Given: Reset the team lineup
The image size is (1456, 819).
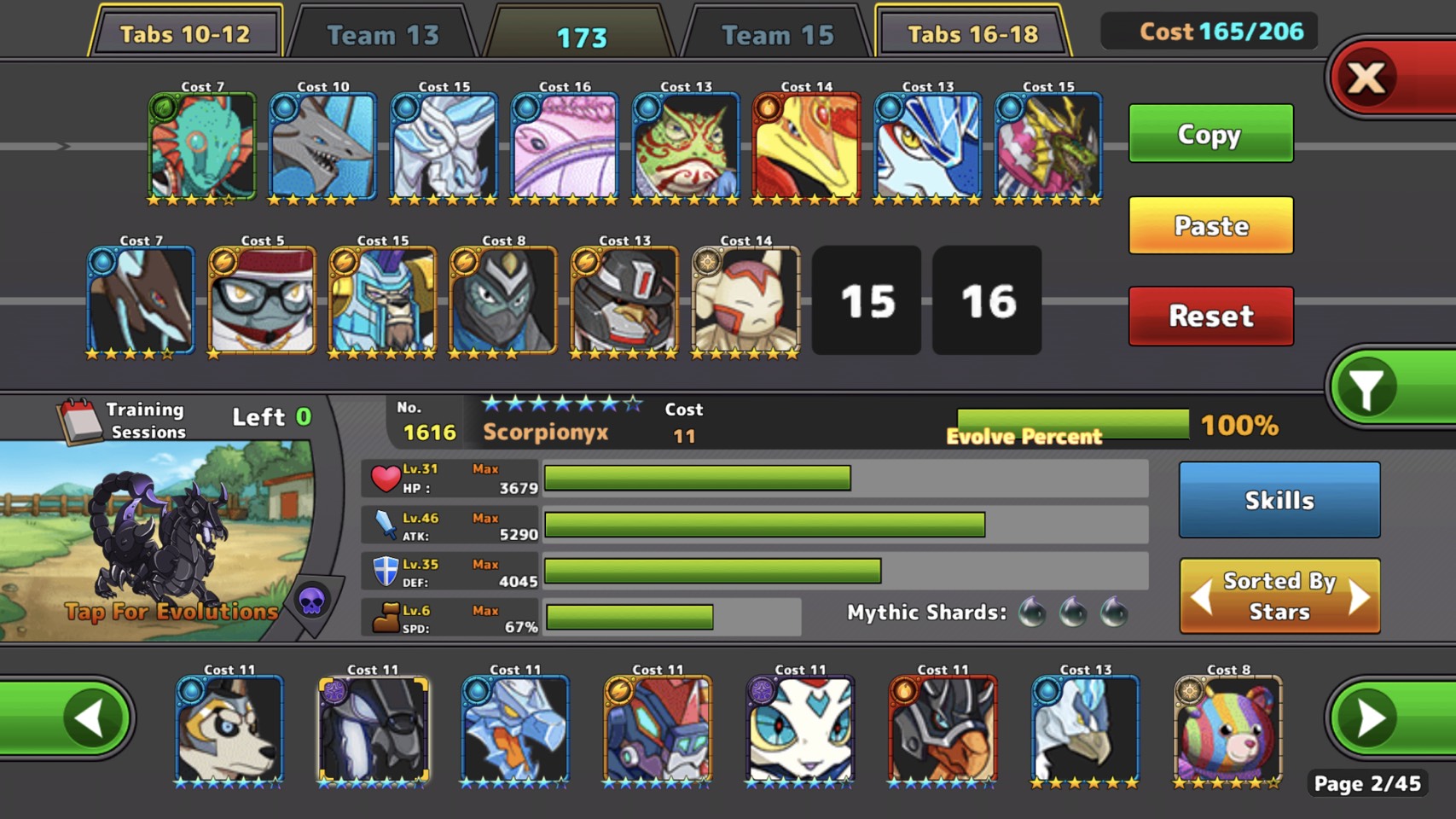Looking at the screenshot, I should (x=1210, y=316).
